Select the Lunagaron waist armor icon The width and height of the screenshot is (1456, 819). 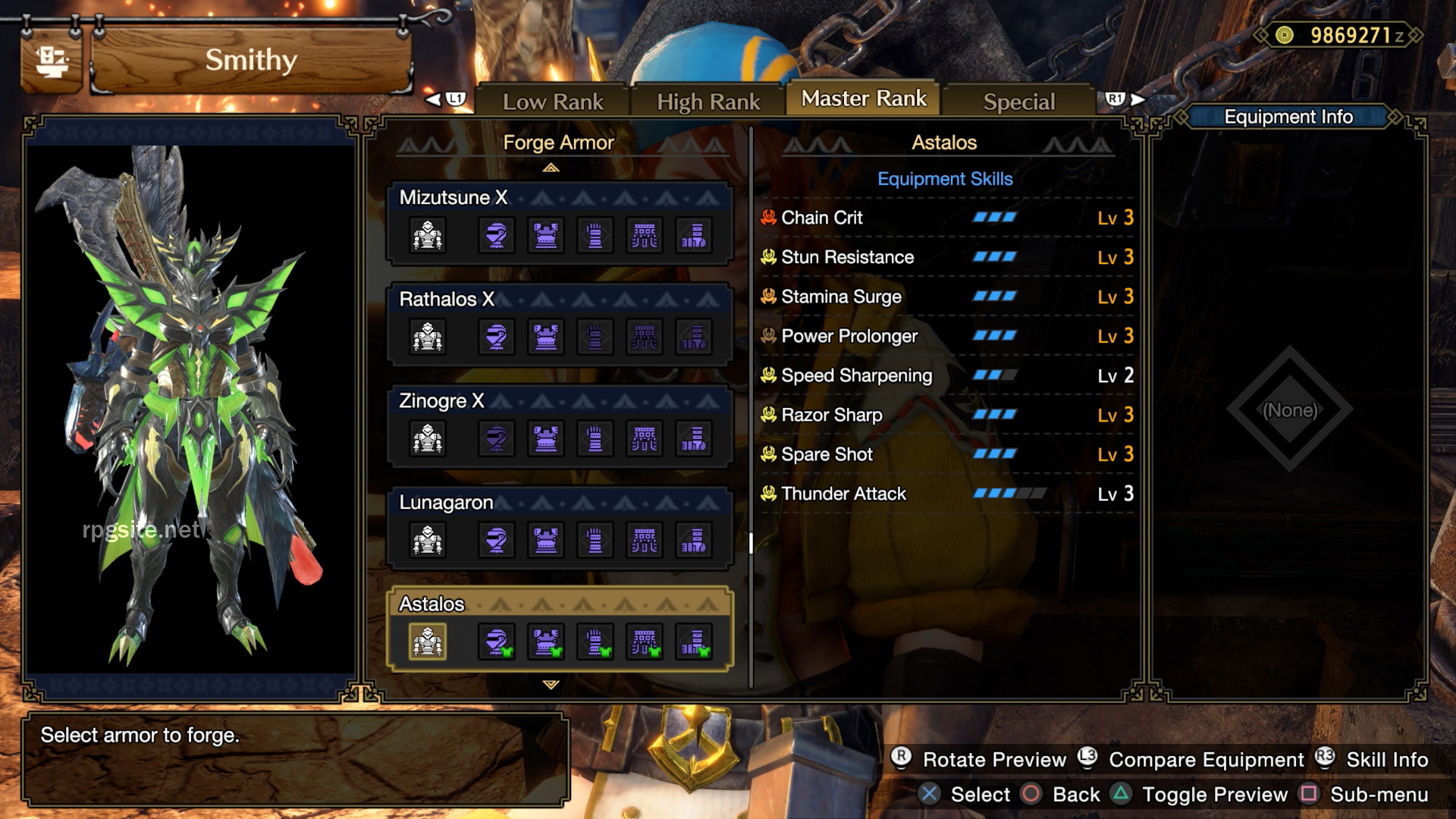645,540
